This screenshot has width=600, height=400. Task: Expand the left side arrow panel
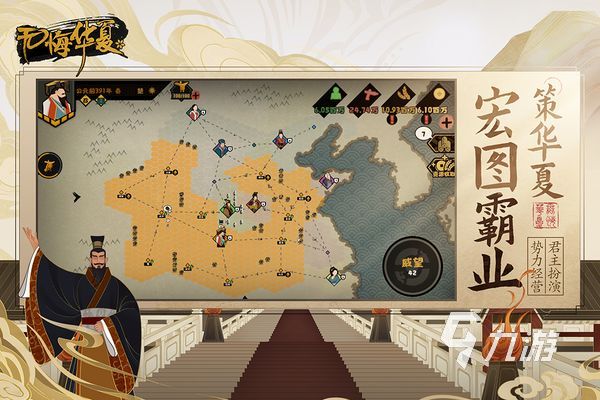[49, 165]
